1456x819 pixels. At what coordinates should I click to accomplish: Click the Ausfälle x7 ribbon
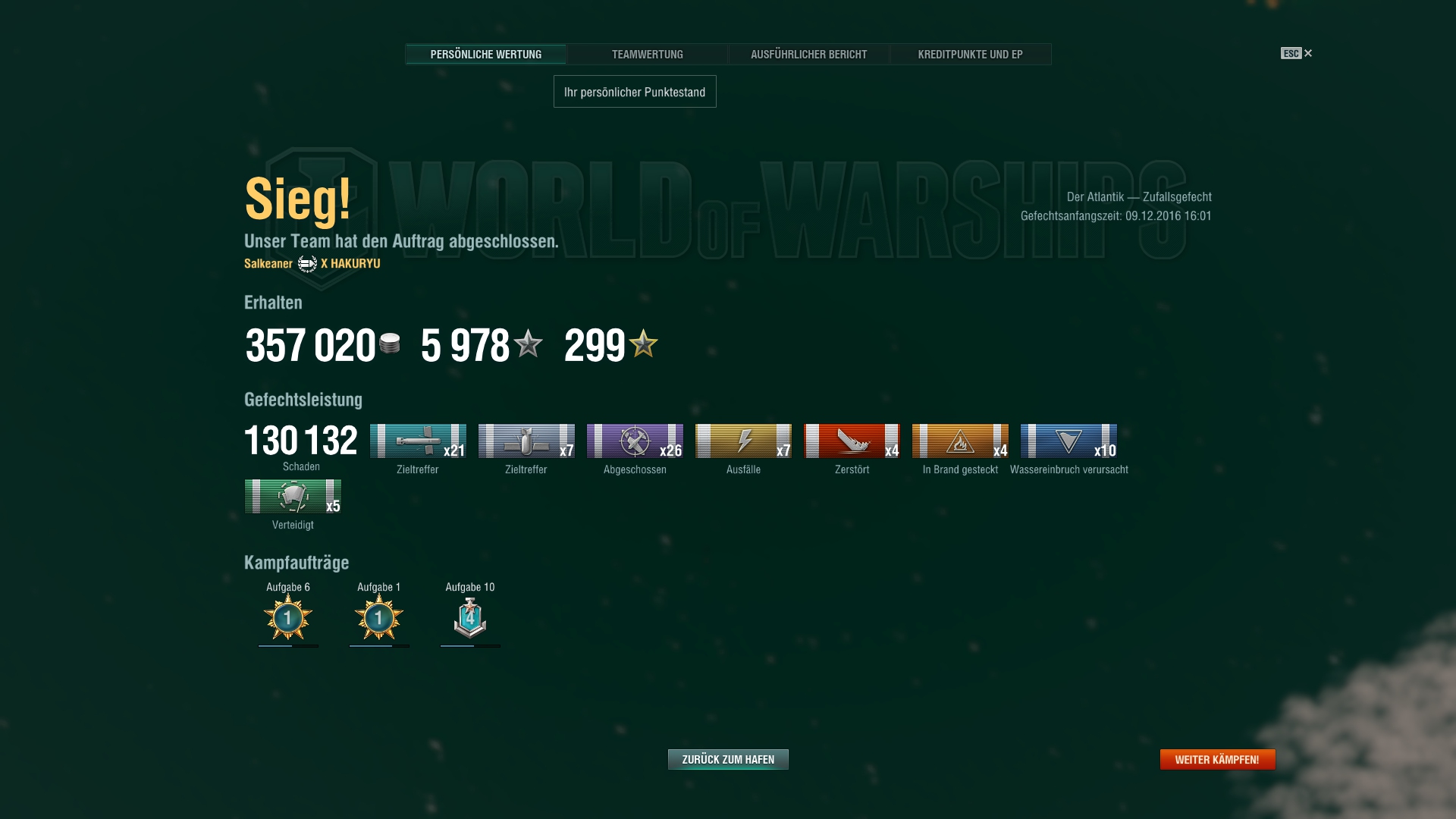(743, 441)
